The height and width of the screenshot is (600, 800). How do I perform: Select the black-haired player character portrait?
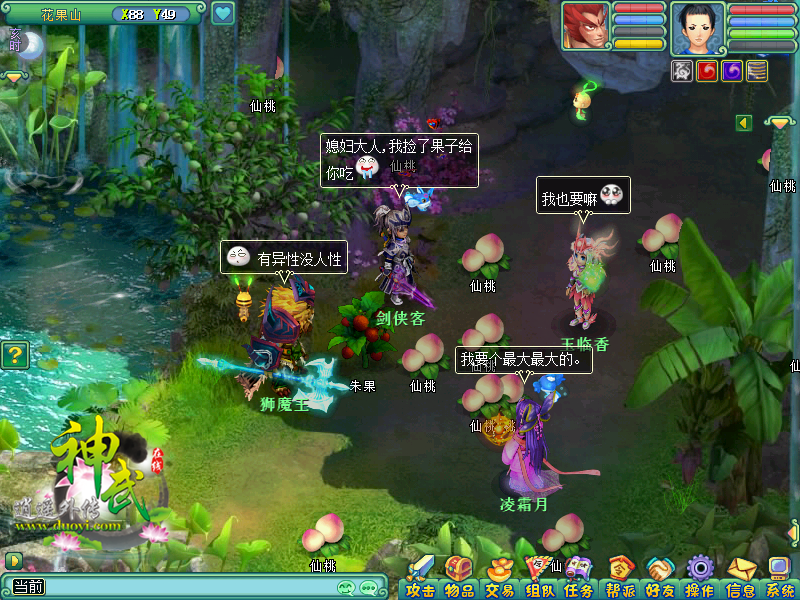pyautogui.click(x=697, y=27)
